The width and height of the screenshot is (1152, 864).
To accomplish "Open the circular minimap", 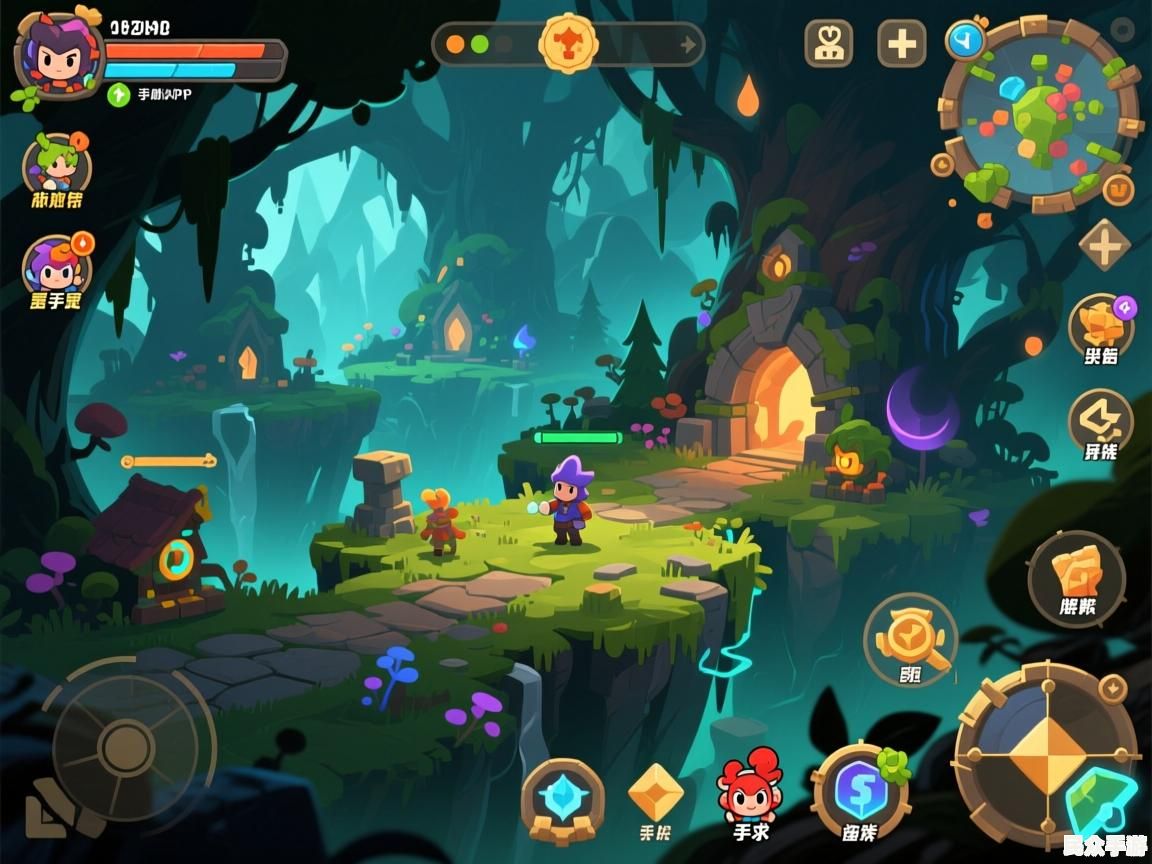I will (1040, 114).
